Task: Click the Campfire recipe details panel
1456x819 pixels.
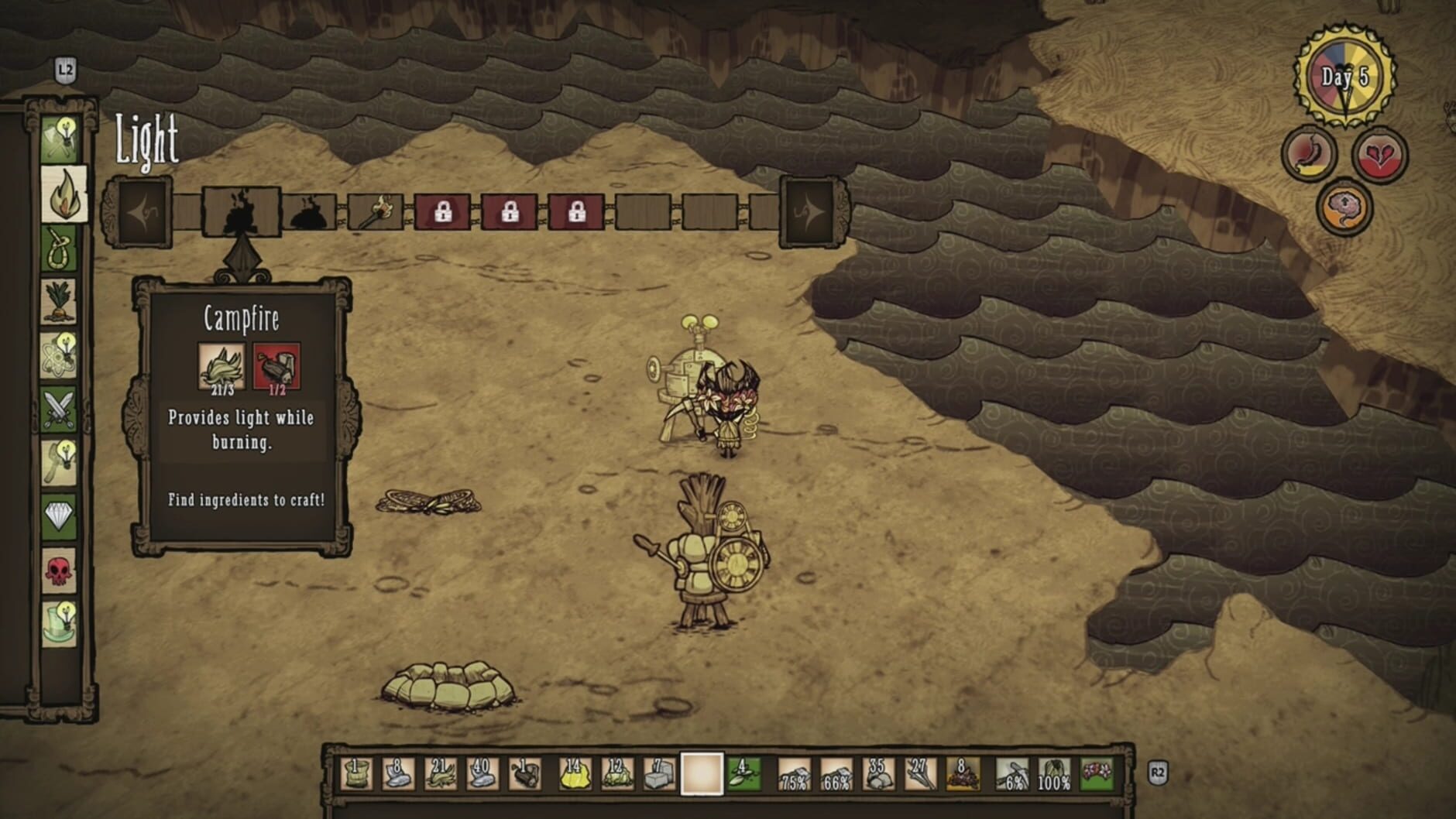Action: tap(244, 410)
